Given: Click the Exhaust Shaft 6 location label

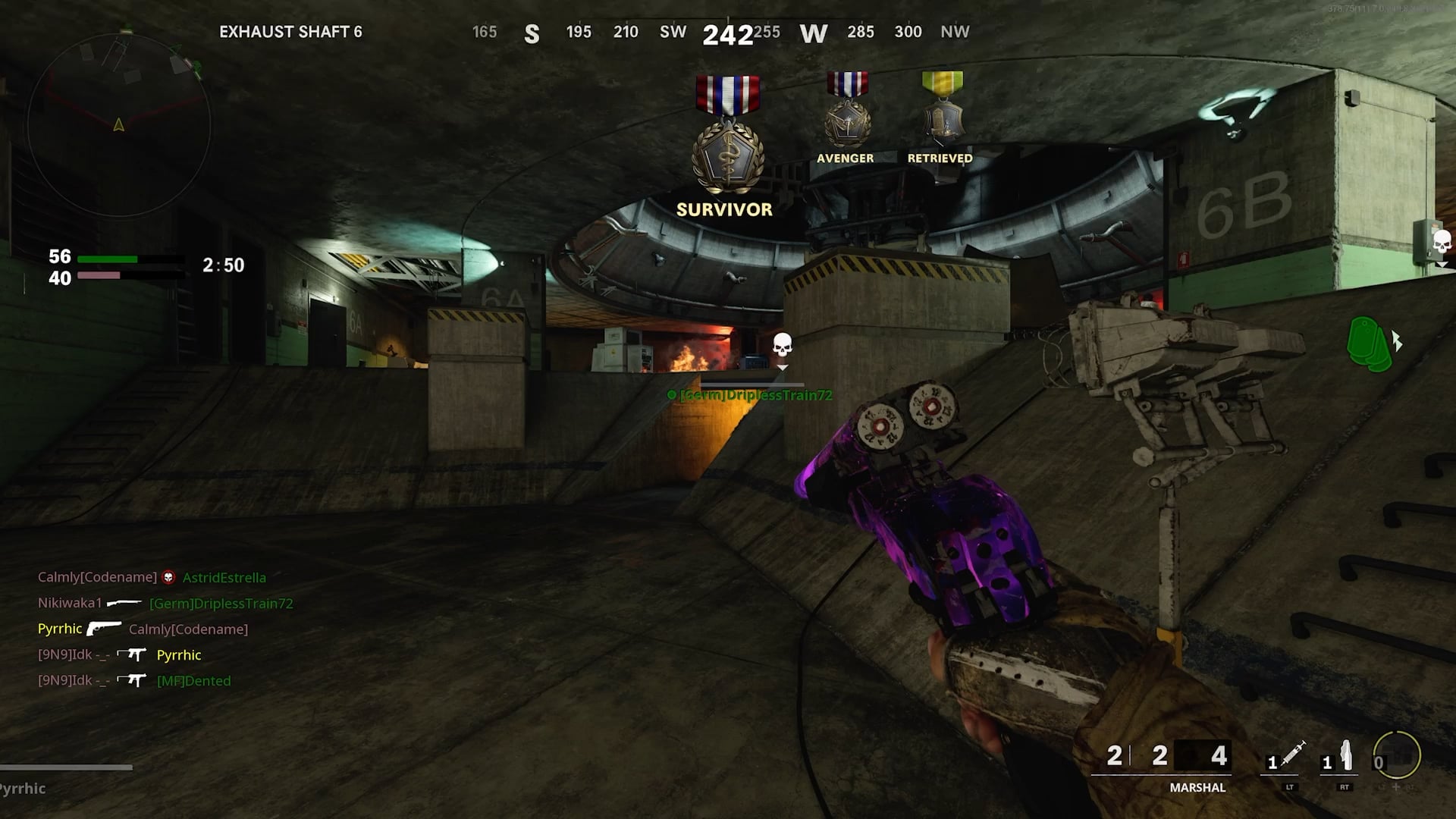Looking at the screenshot, I should [290, 32].
